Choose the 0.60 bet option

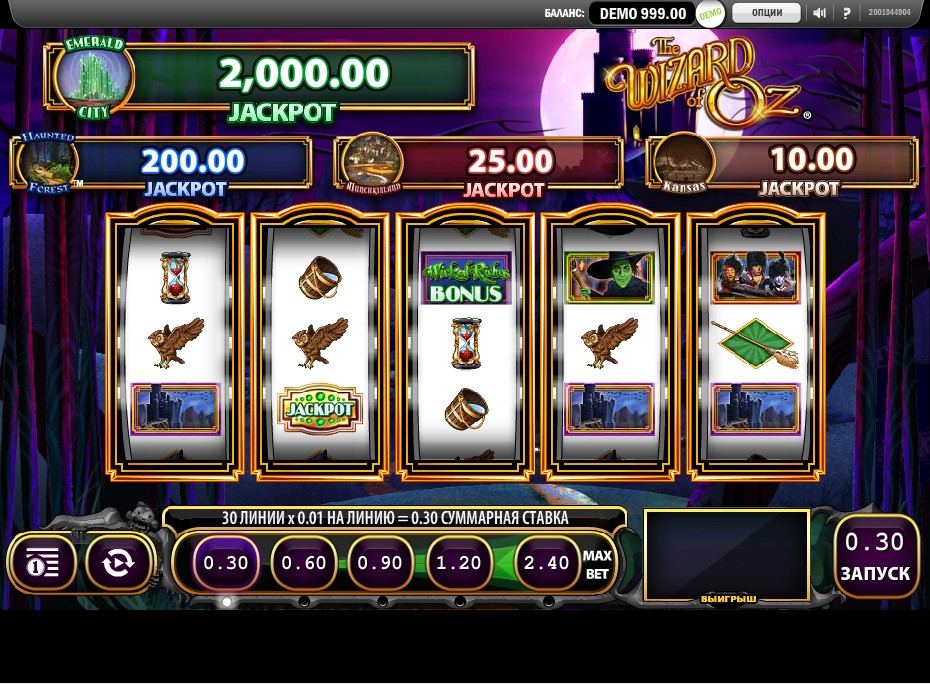tap(303, 563)
